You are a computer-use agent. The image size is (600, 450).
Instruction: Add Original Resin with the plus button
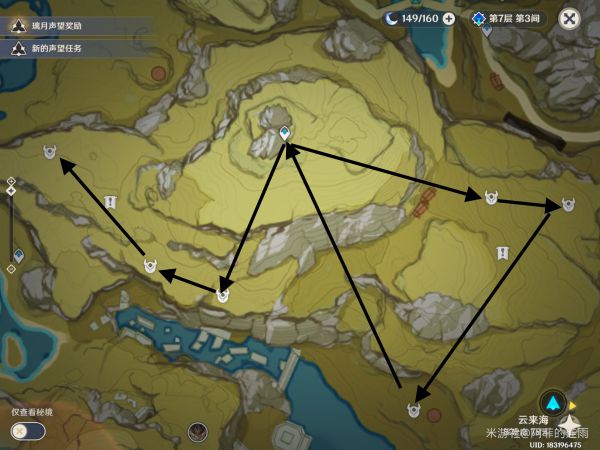[x=448, y=18]
